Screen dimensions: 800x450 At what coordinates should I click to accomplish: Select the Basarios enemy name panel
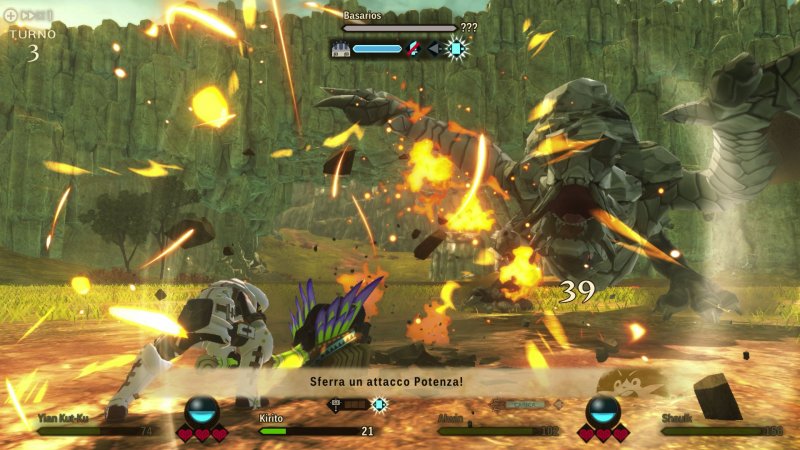398,22
